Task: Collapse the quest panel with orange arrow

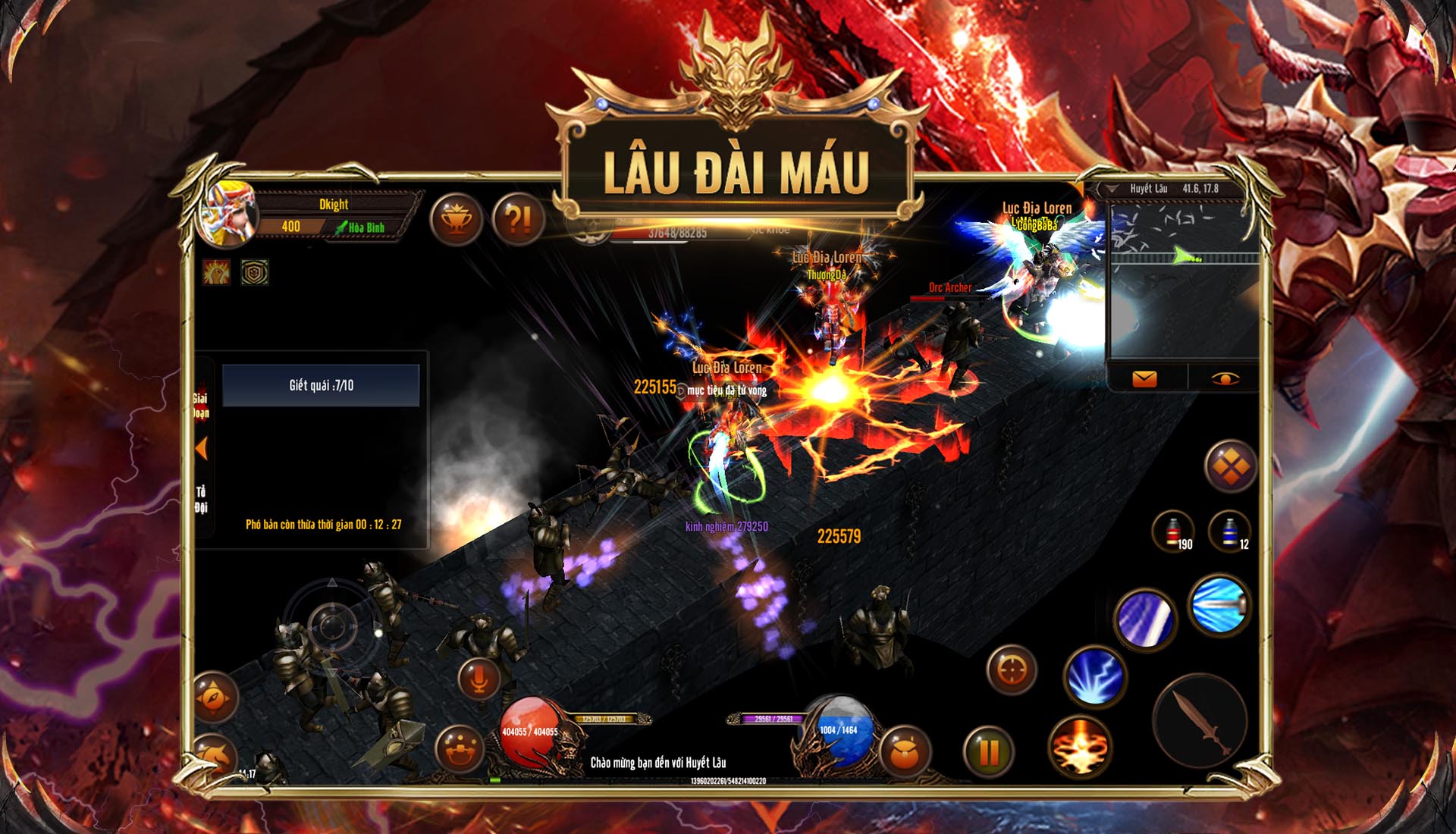Action: point(202,449)
